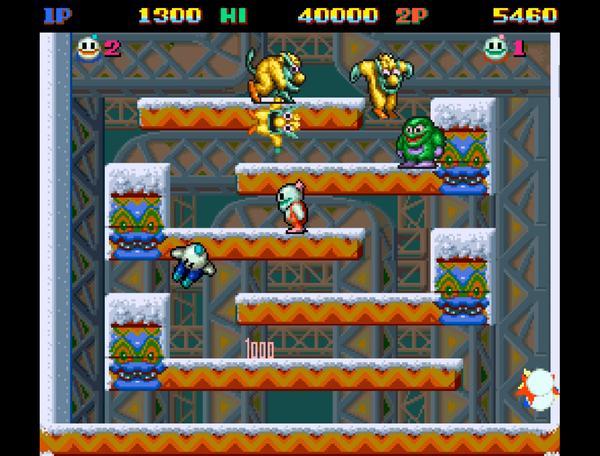Click player one's blue snowman lives icon
This screenshot has width=600, height=456.
point(88,47)
